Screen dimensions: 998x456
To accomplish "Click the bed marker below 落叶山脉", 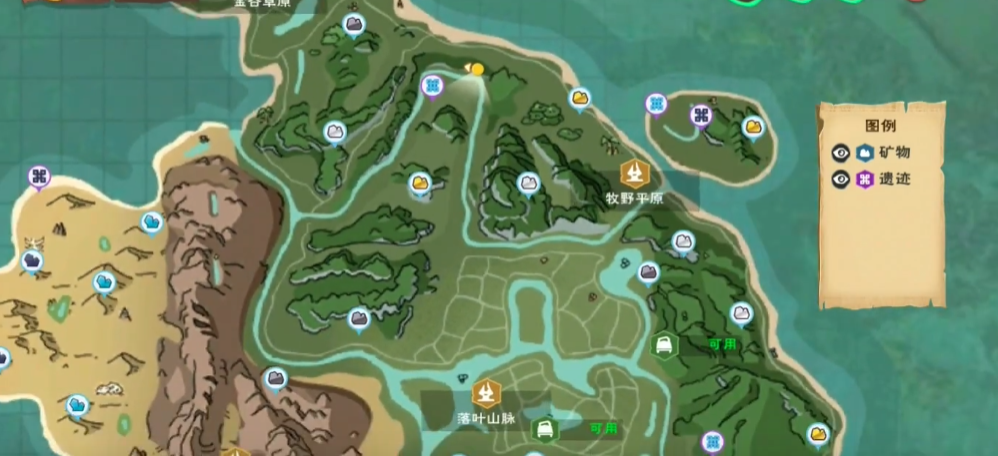I will (545, 429).
